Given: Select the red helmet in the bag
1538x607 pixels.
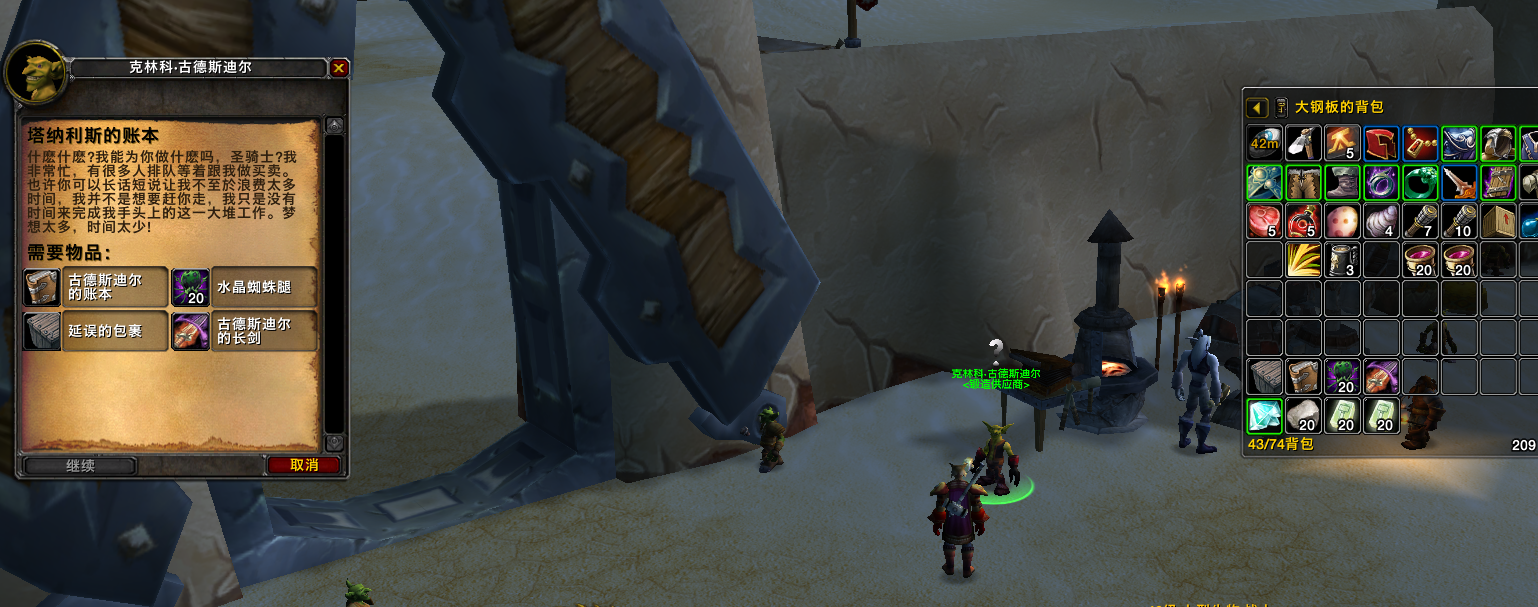Looking at the screenshot, I should (1381, 144).
